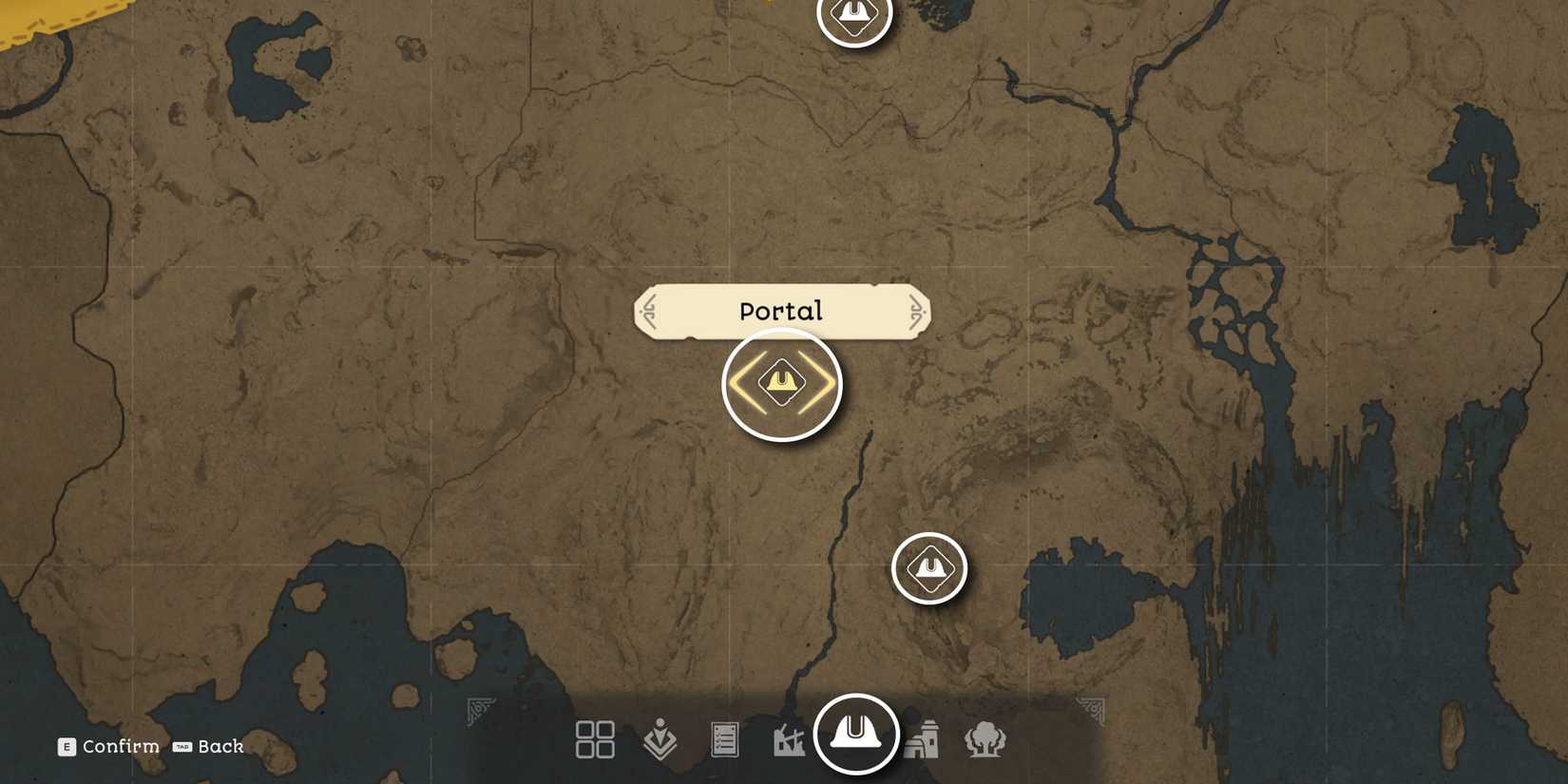Select the factory filter icon on the toolbar

pyautogui.click(x=790, y=737)
